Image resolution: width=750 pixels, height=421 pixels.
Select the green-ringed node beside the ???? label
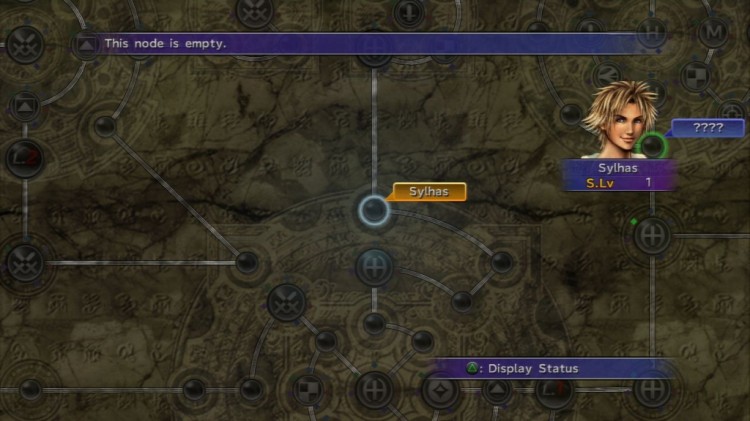pyautogui.click(x=653, y=146)
